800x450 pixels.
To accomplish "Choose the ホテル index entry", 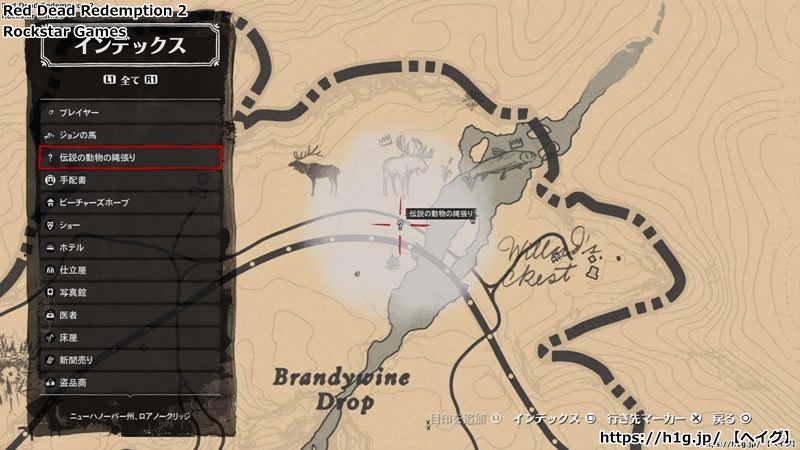I will click(130, 247).
